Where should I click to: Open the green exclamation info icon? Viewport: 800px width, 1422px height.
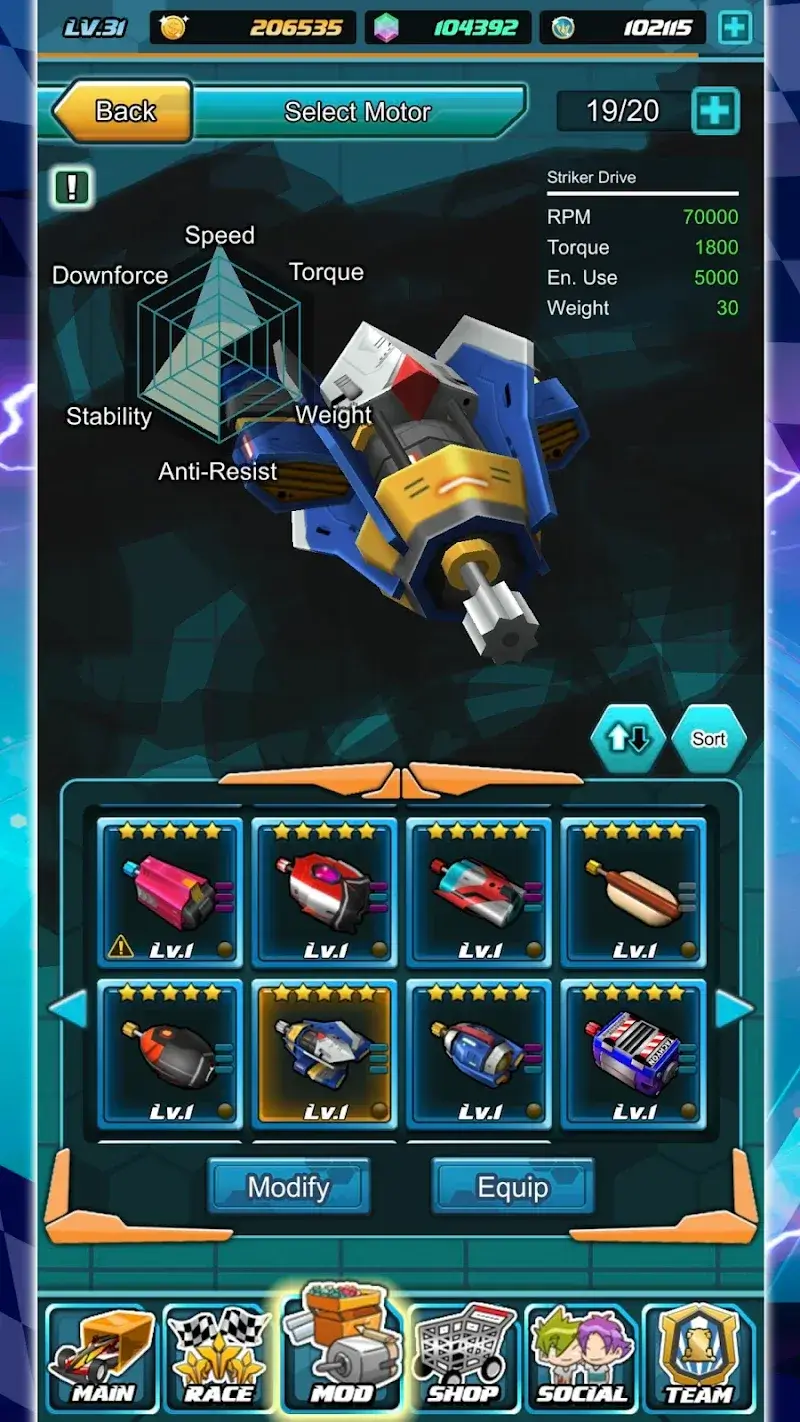[x=73, y=186]
